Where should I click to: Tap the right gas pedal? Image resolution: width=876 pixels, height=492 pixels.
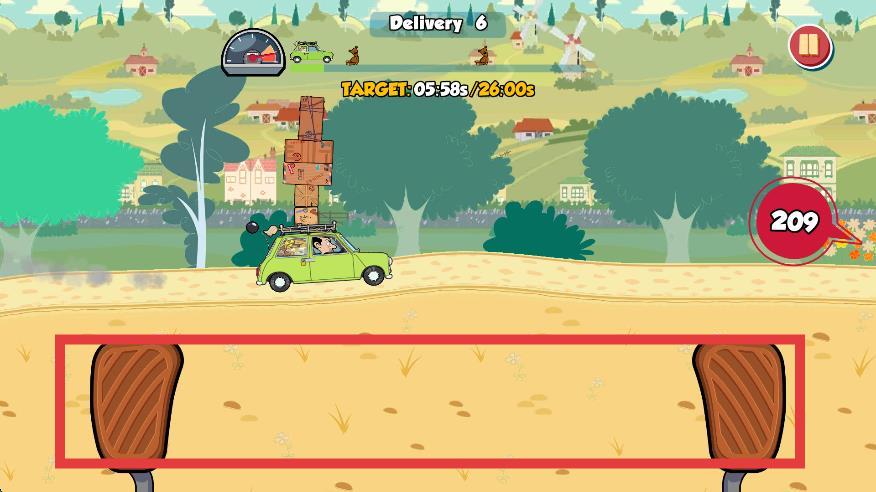pyautogui.click(x=740, y=403)
